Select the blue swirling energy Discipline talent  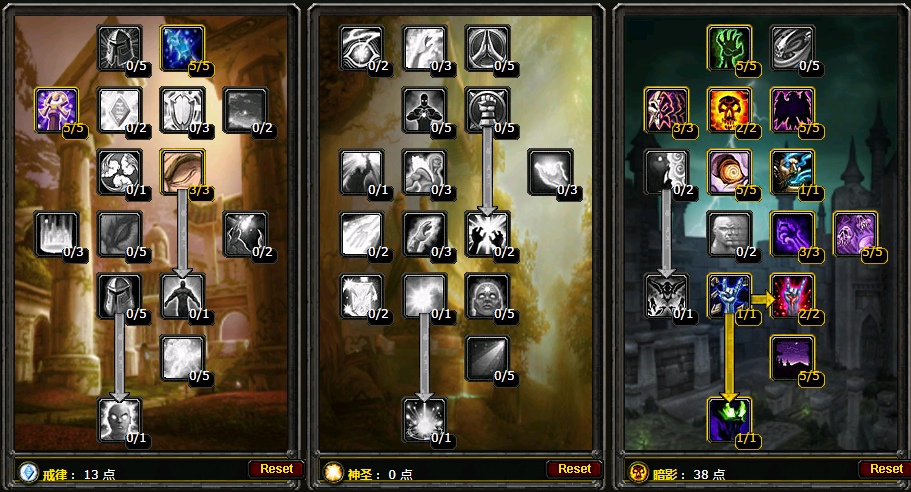pos(183,47)
